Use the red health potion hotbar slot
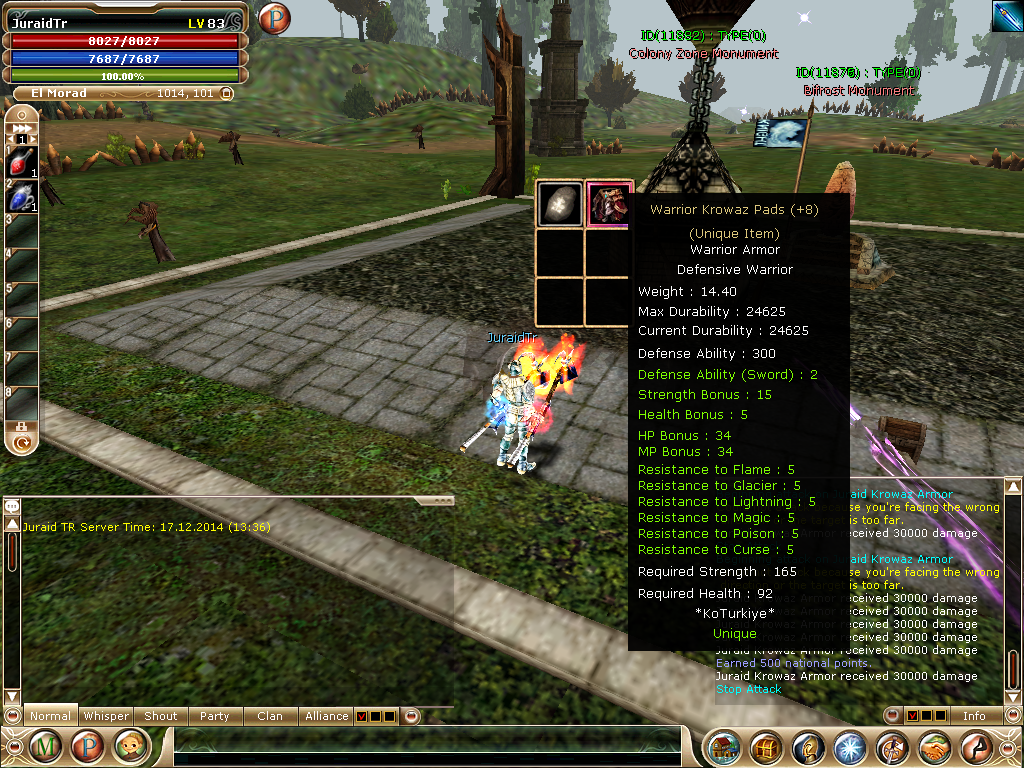The height and width of the screenshot is (768, 1024). tap(22, 161)
